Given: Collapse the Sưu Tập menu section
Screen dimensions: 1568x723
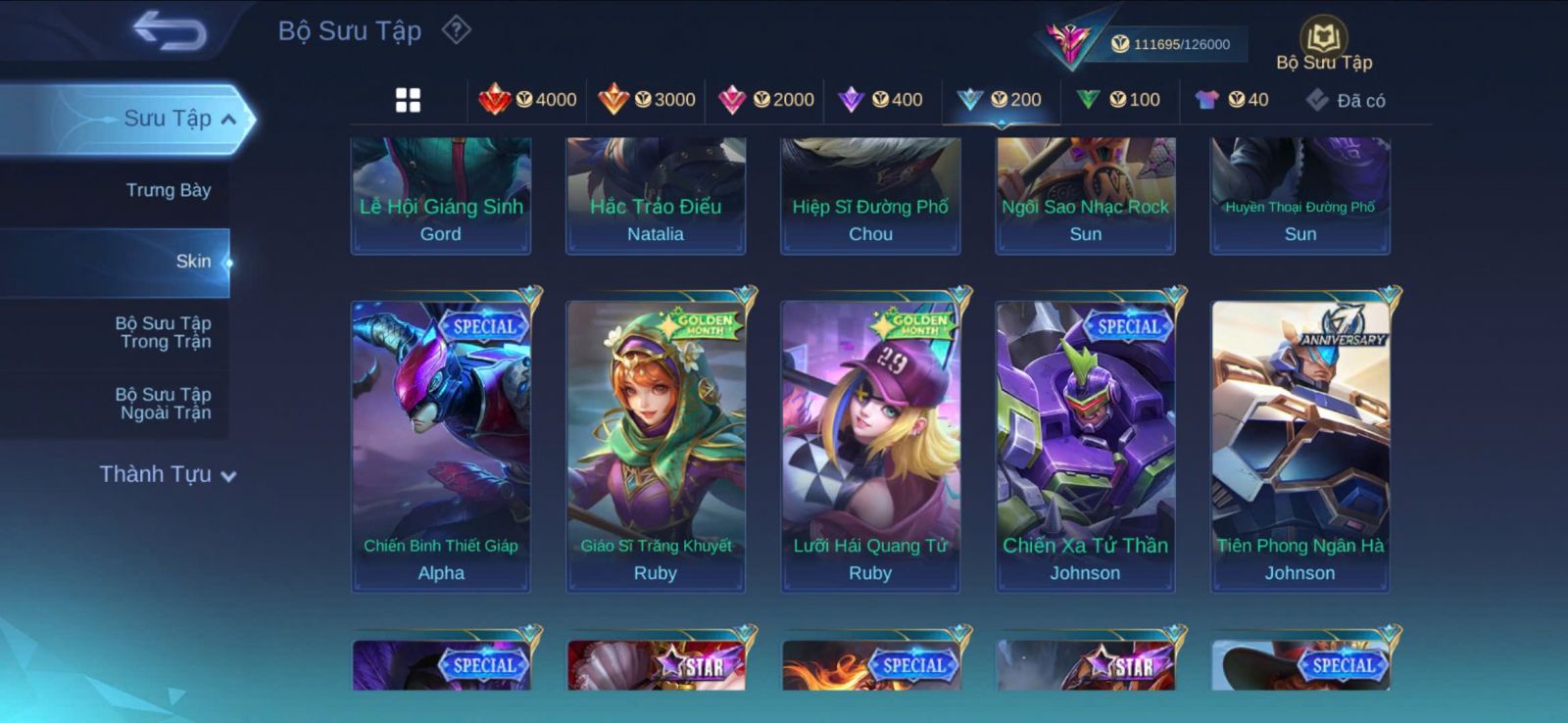Looking at the screenshot, I should coord(228,120).
